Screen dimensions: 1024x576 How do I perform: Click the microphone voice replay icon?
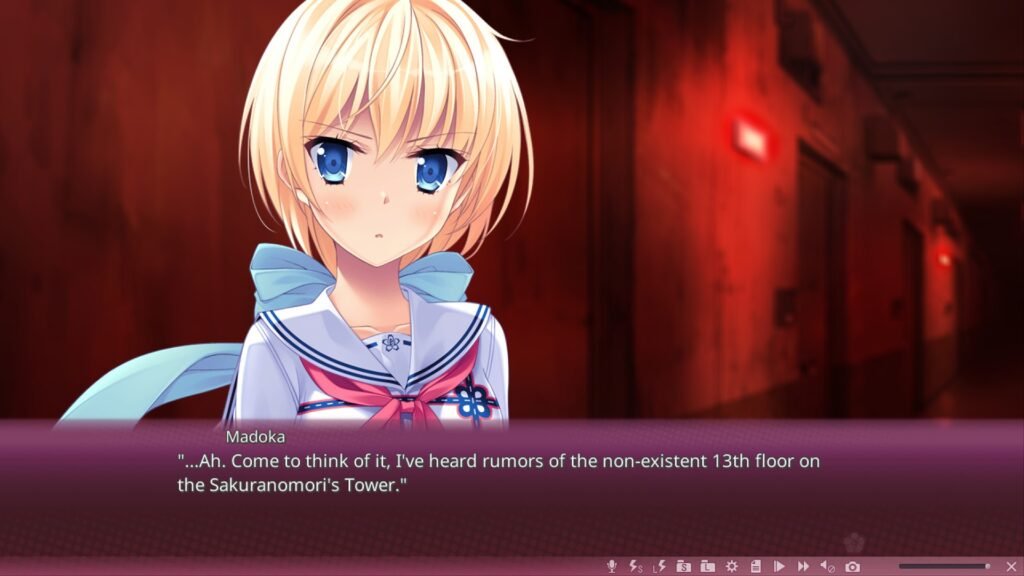pyautogui.click(x=612, y=566)
